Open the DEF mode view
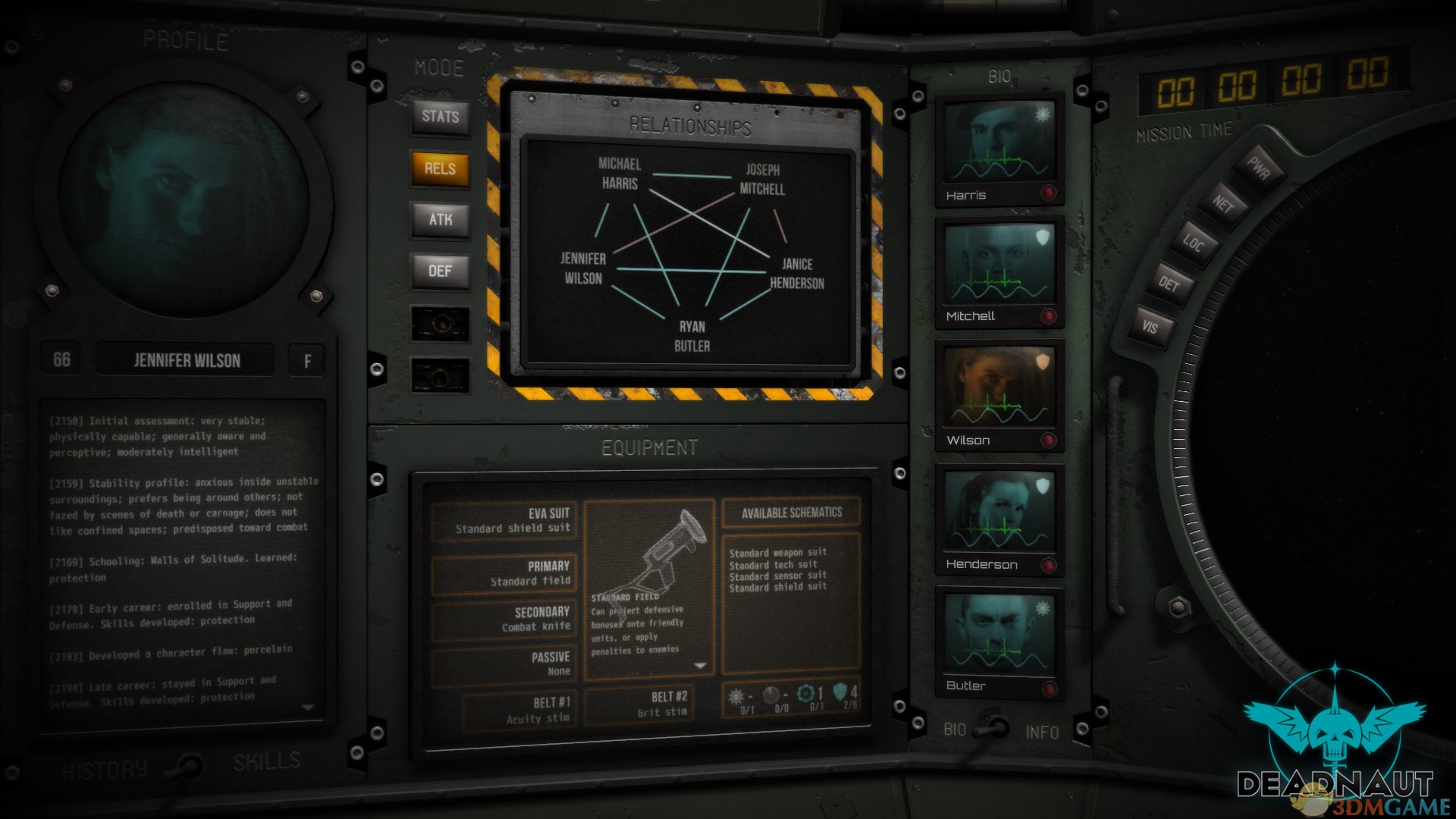Screen dimensions: 1456x819 [x=440, y=271]
